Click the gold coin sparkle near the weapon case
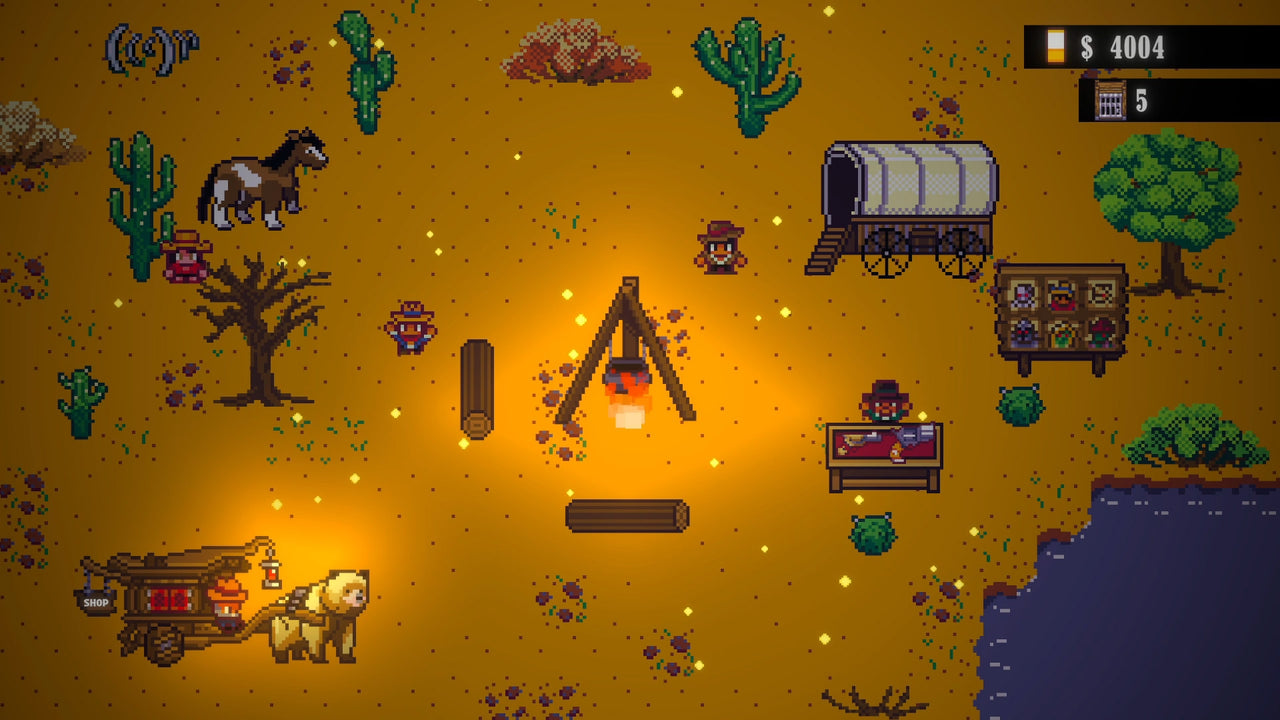1280x720 pixels. pos(922,416)
